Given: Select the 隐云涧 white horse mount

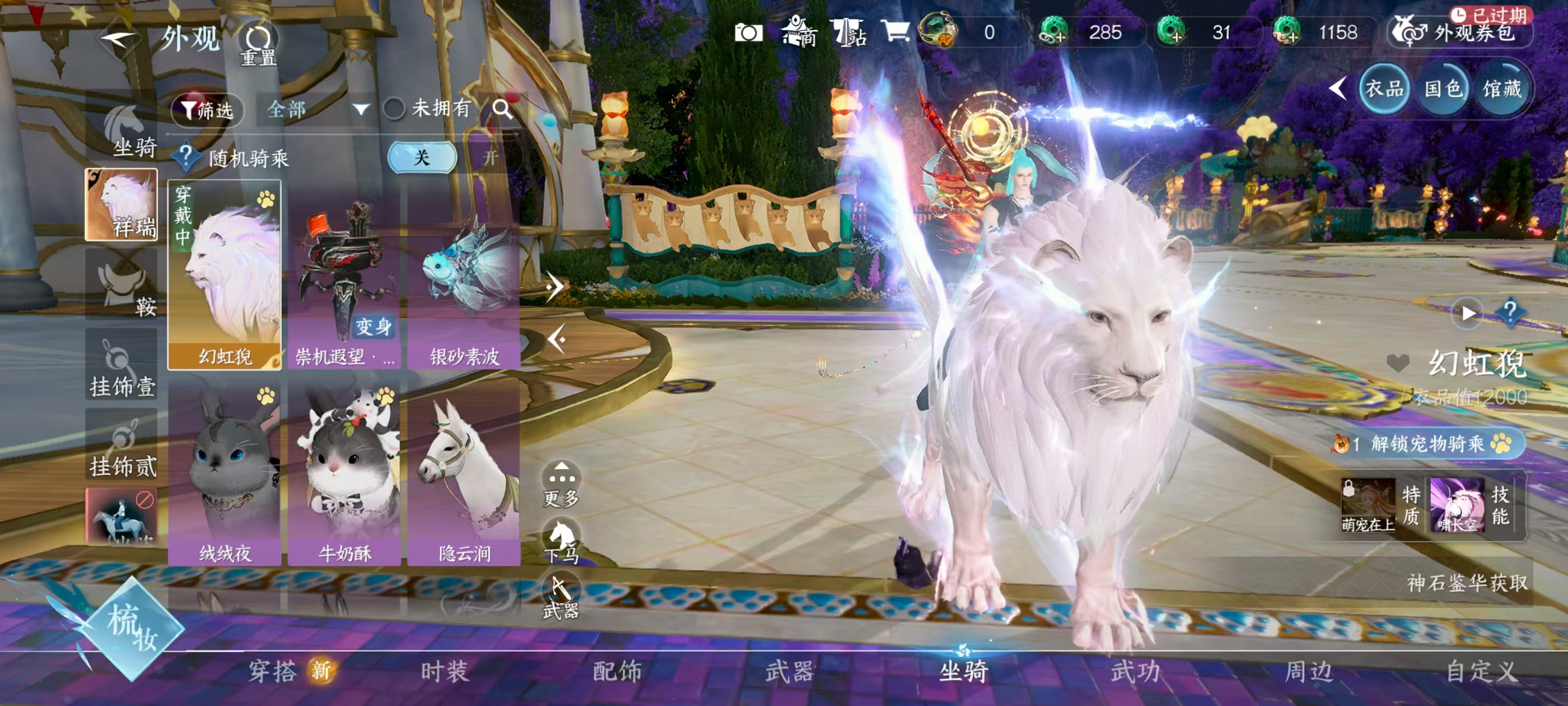Looking at the screenshot, I should (x=464, y=475).
